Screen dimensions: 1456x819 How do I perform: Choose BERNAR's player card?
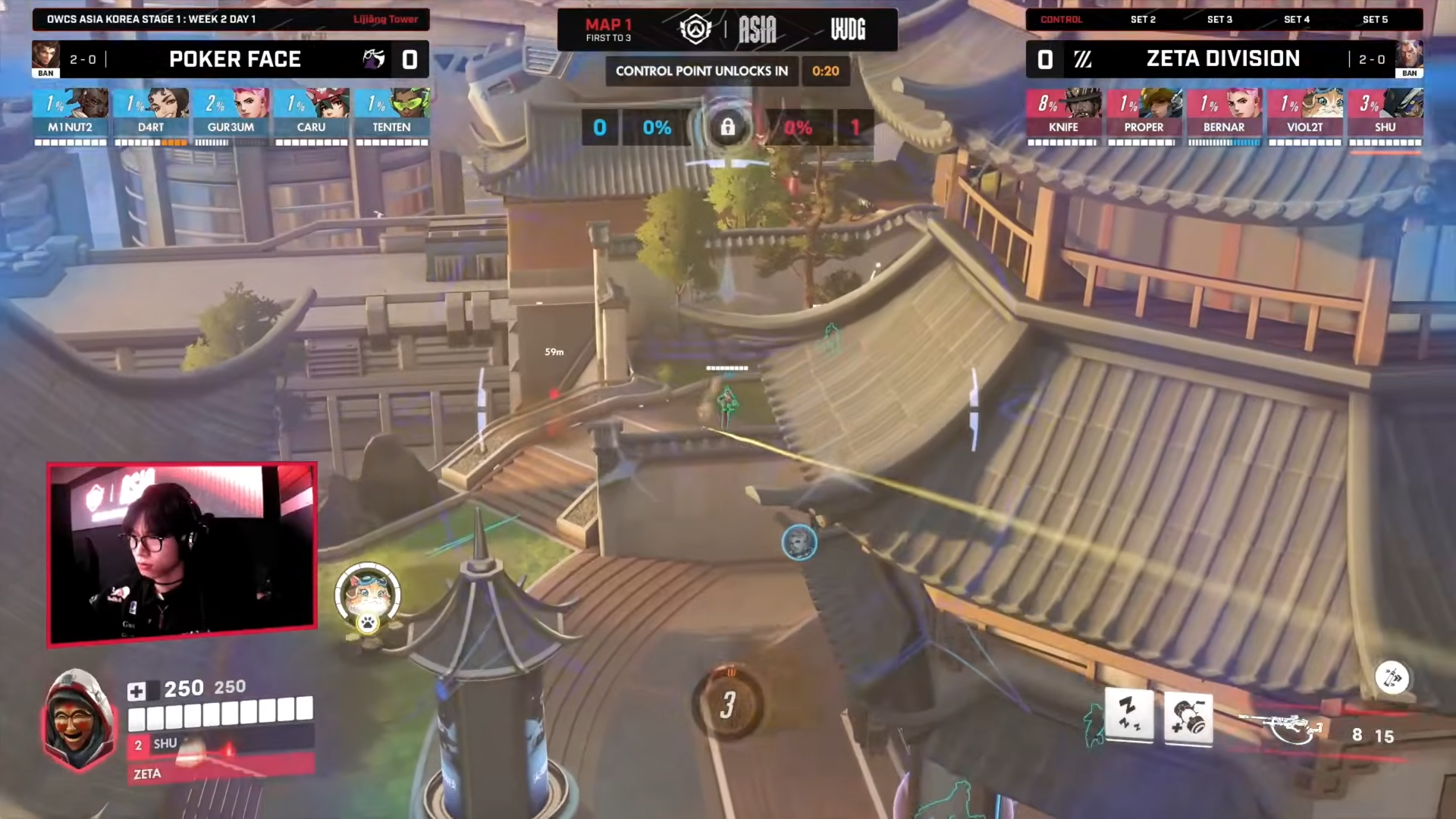pos(1224,112)
